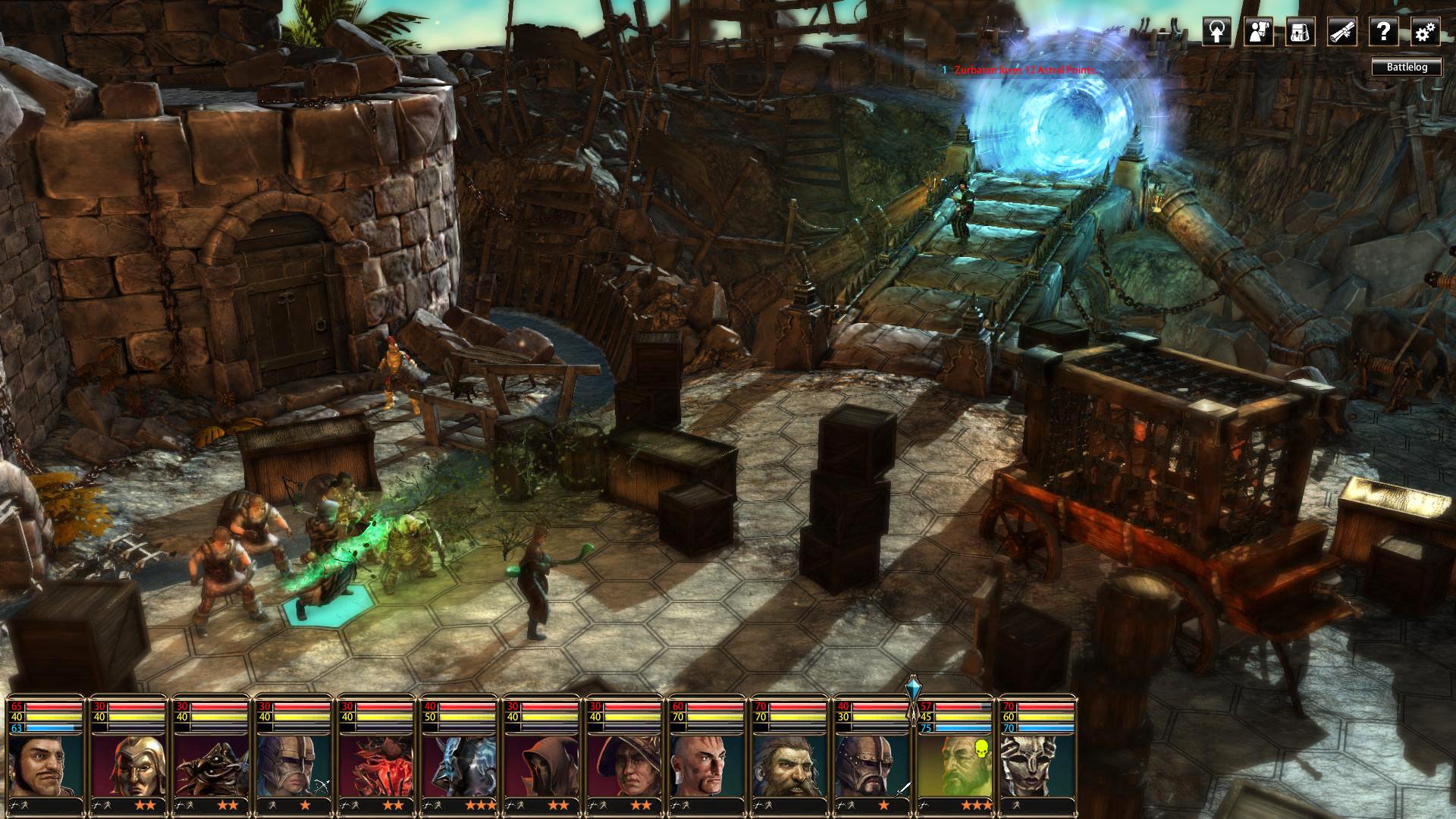Select the silver masked figure portrait
The height and width of the screenshot is (819, 1456).
[x=1037, y=764]
